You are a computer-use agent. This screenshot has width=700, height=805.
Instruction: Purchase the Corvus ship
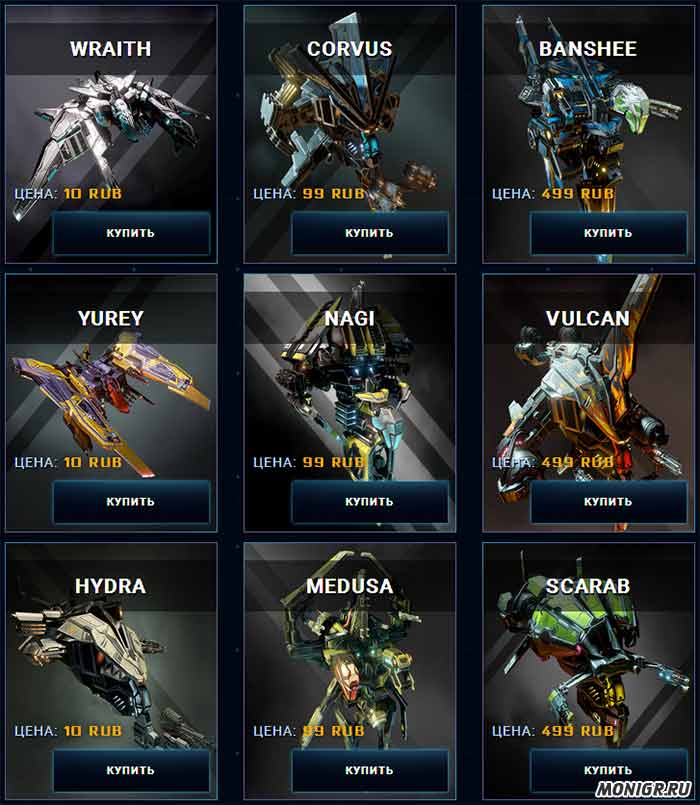[369, 233]
